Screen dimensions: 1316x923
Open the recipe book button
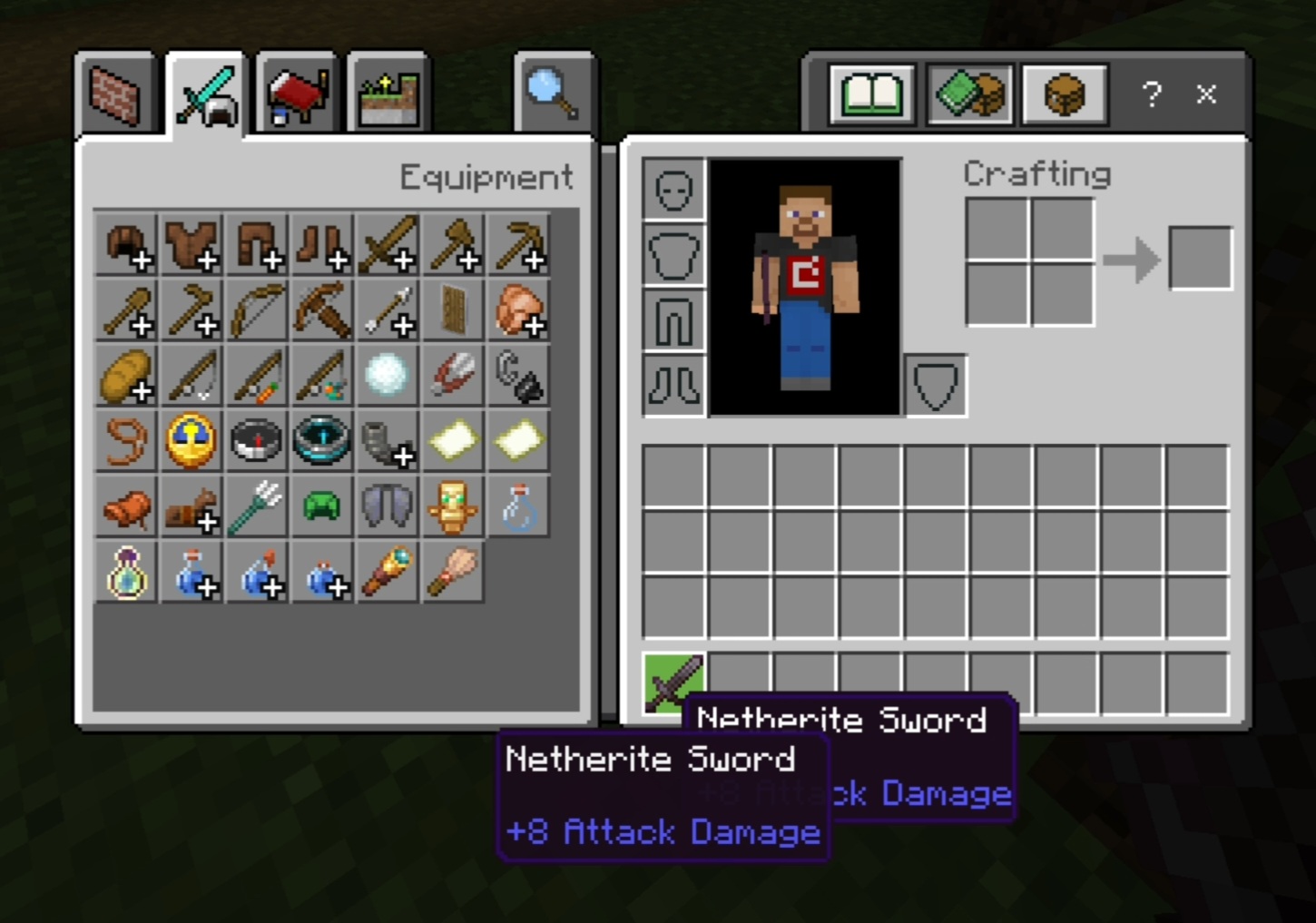tap(871, 94)
